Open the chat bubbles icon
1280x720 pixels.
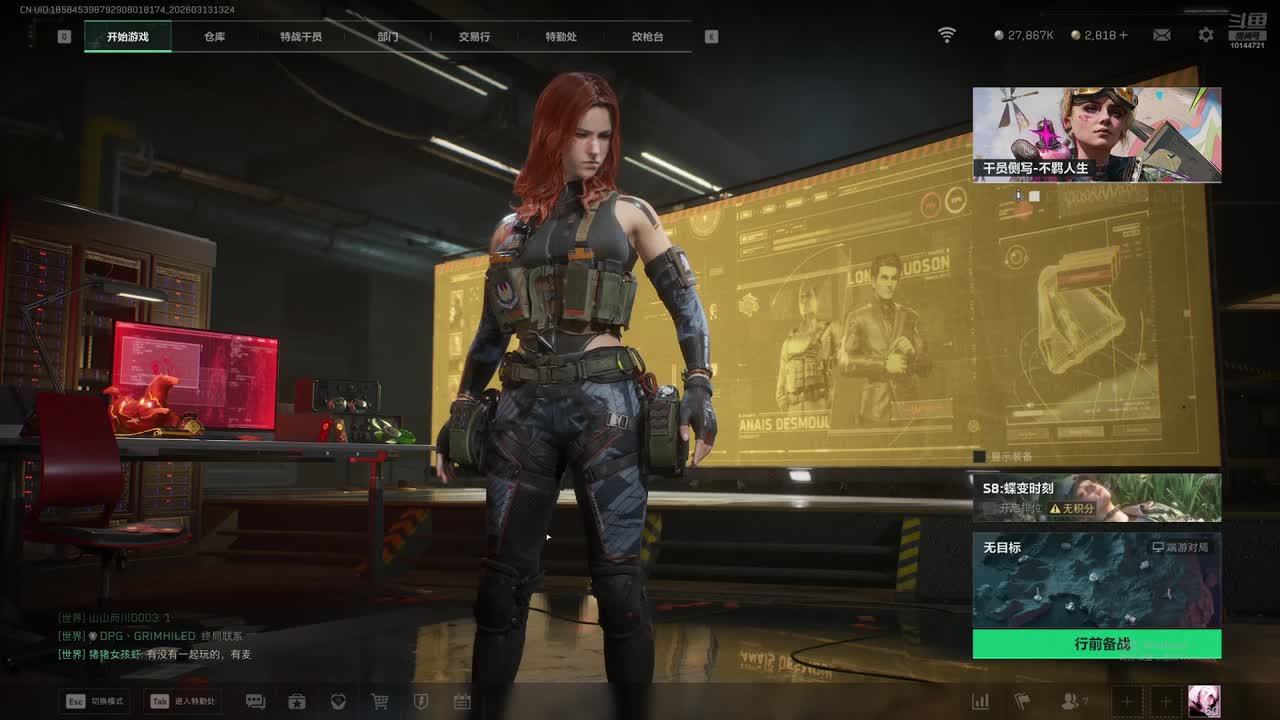point(256,702)
